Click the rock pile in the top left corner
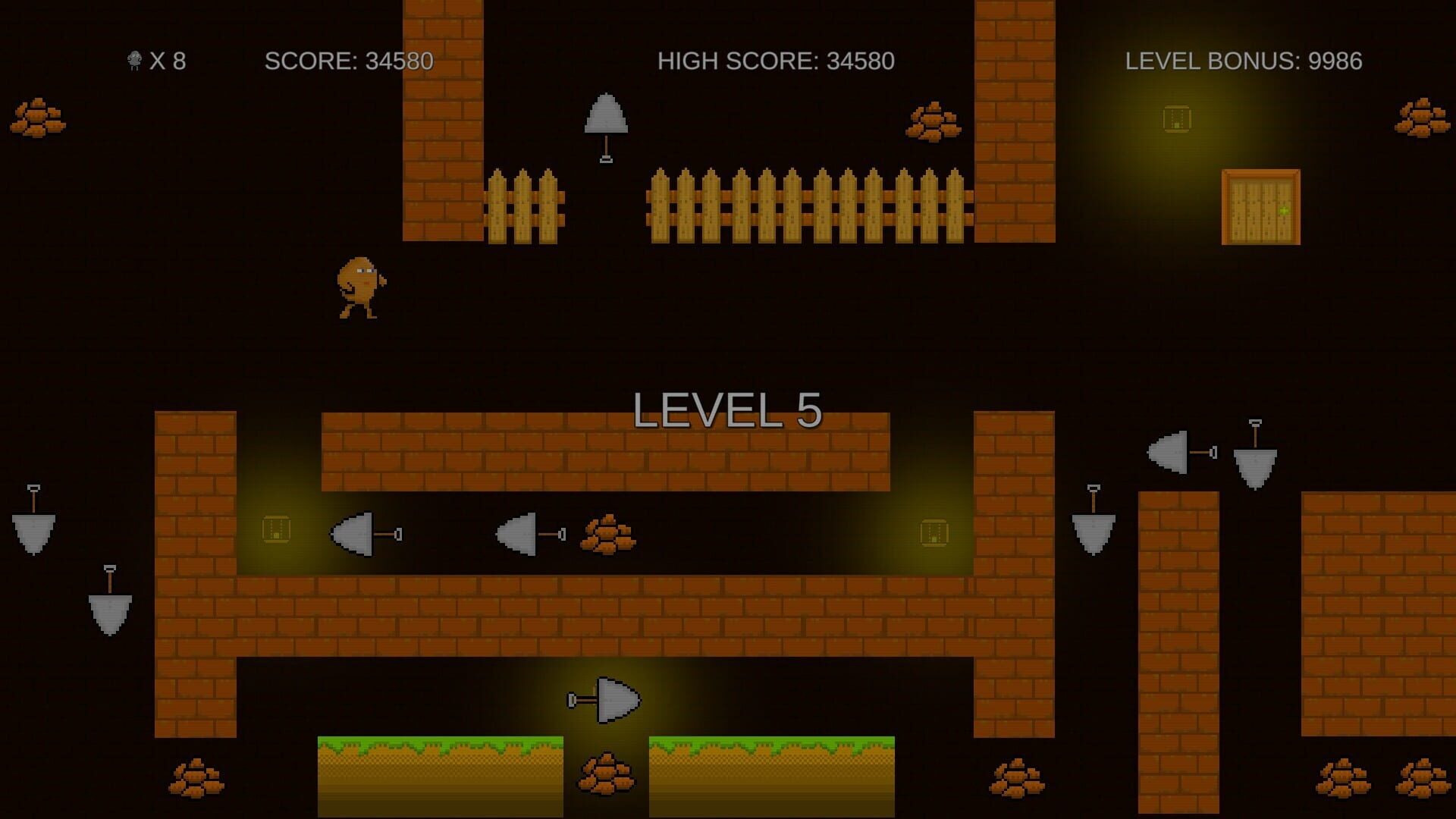 39,118
